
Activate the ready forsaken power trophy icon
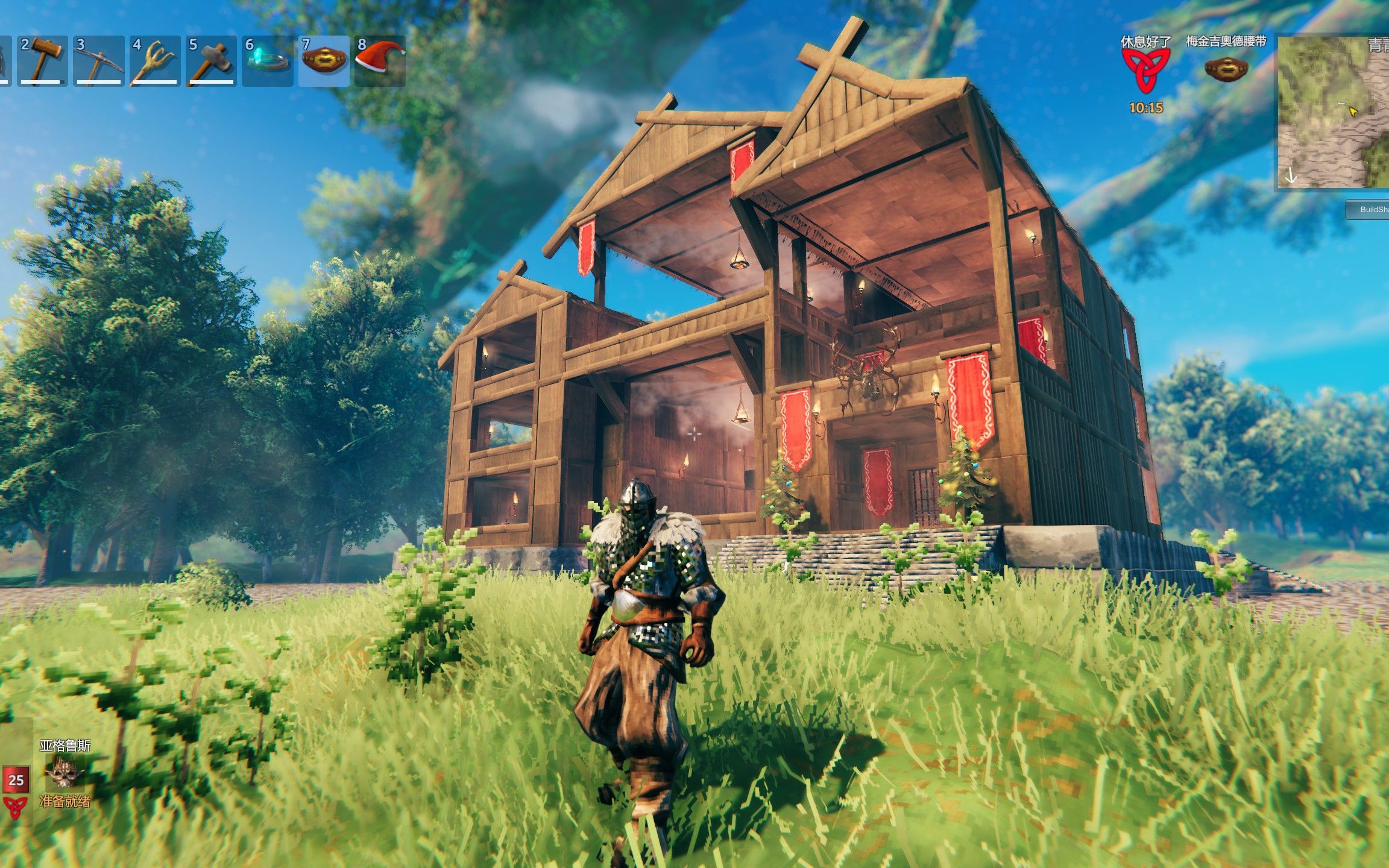(x=65, y=772)
